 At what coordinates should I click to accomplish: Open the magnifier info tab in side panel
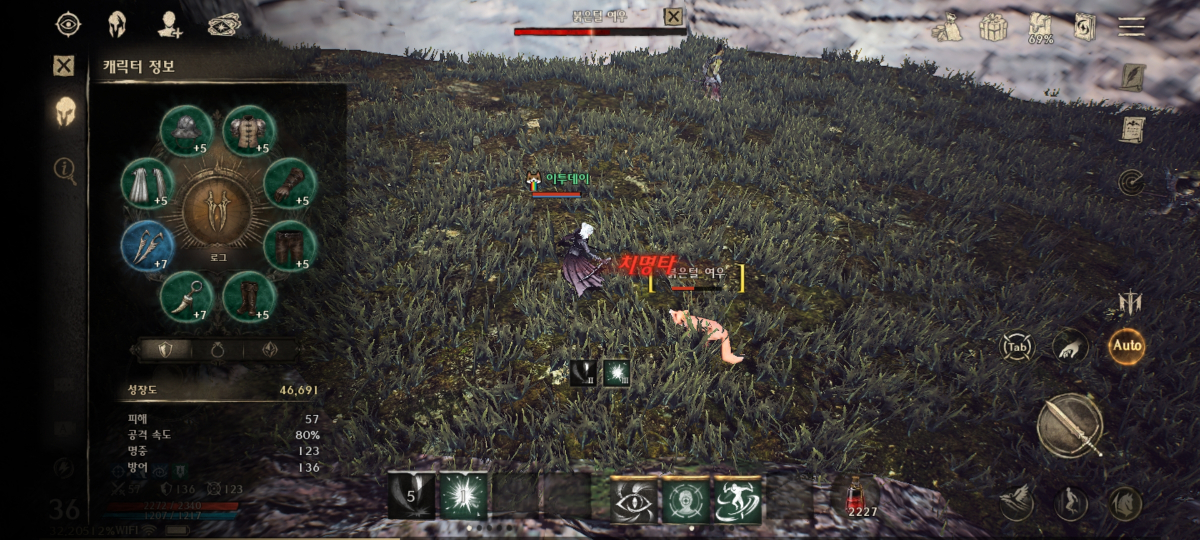65,170
